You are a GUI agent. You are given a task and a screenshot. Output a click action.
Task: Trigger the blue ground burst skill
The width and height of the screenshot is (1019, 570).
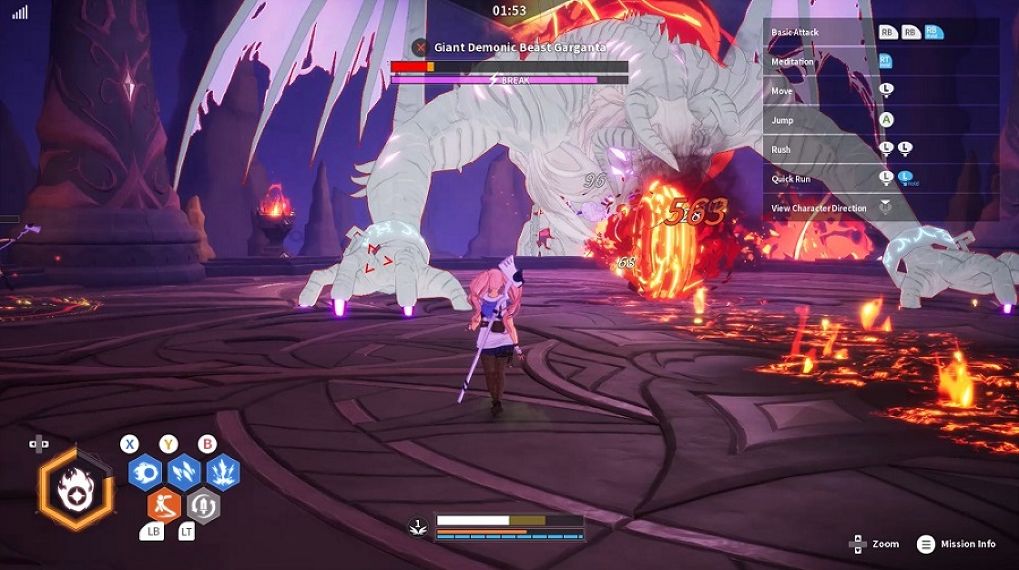(222, 471)
